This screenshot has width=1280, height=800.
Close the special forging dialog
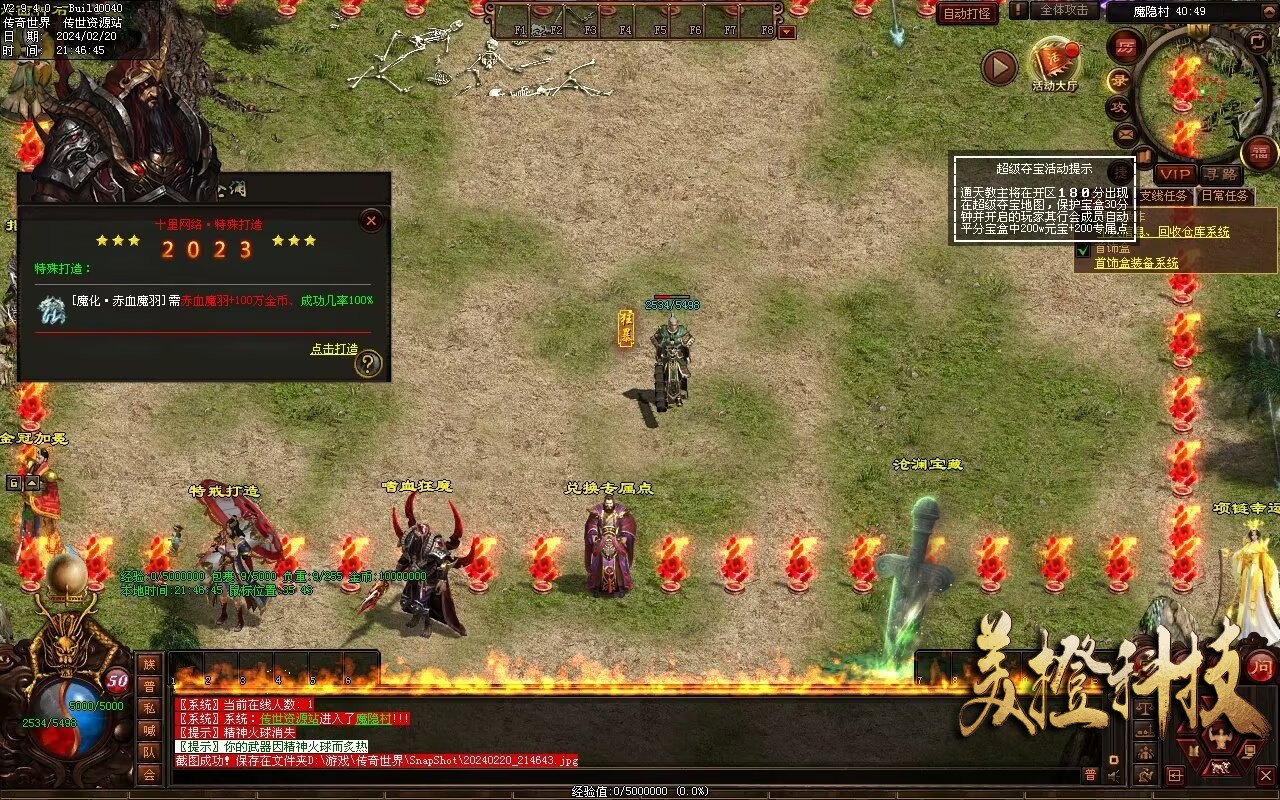pyautogui.click(x=371, y=220)
